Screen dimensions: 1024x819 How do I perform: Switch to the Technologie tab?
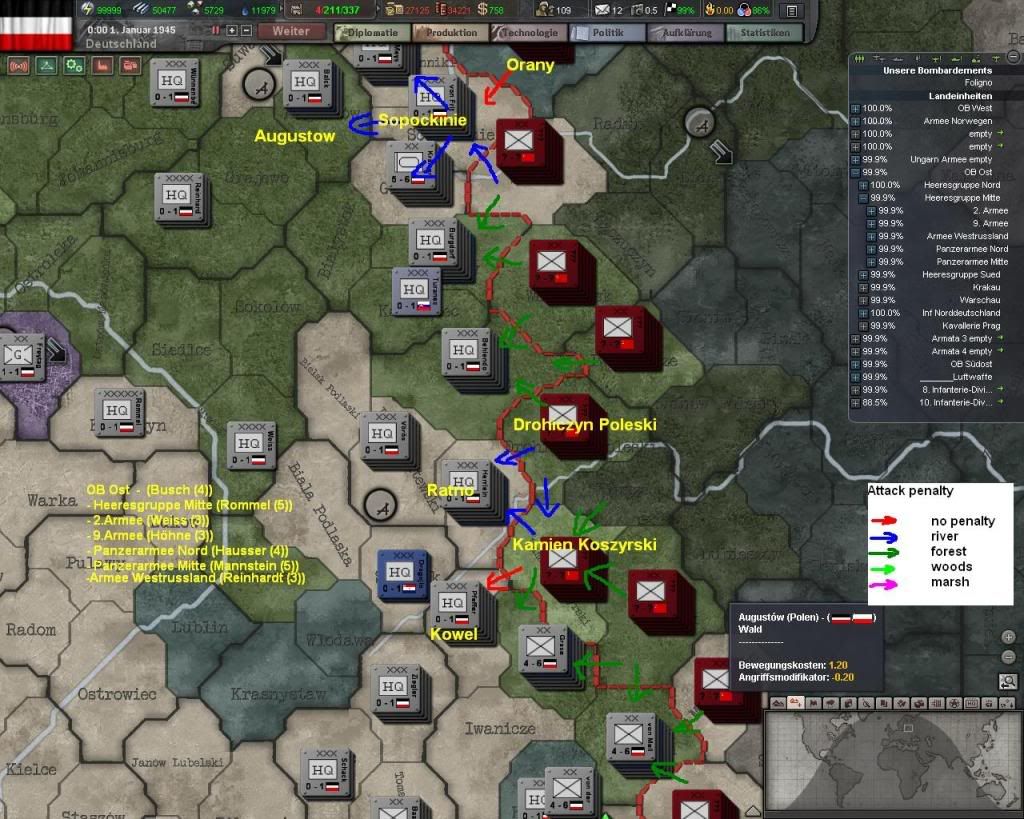[529, 32]
